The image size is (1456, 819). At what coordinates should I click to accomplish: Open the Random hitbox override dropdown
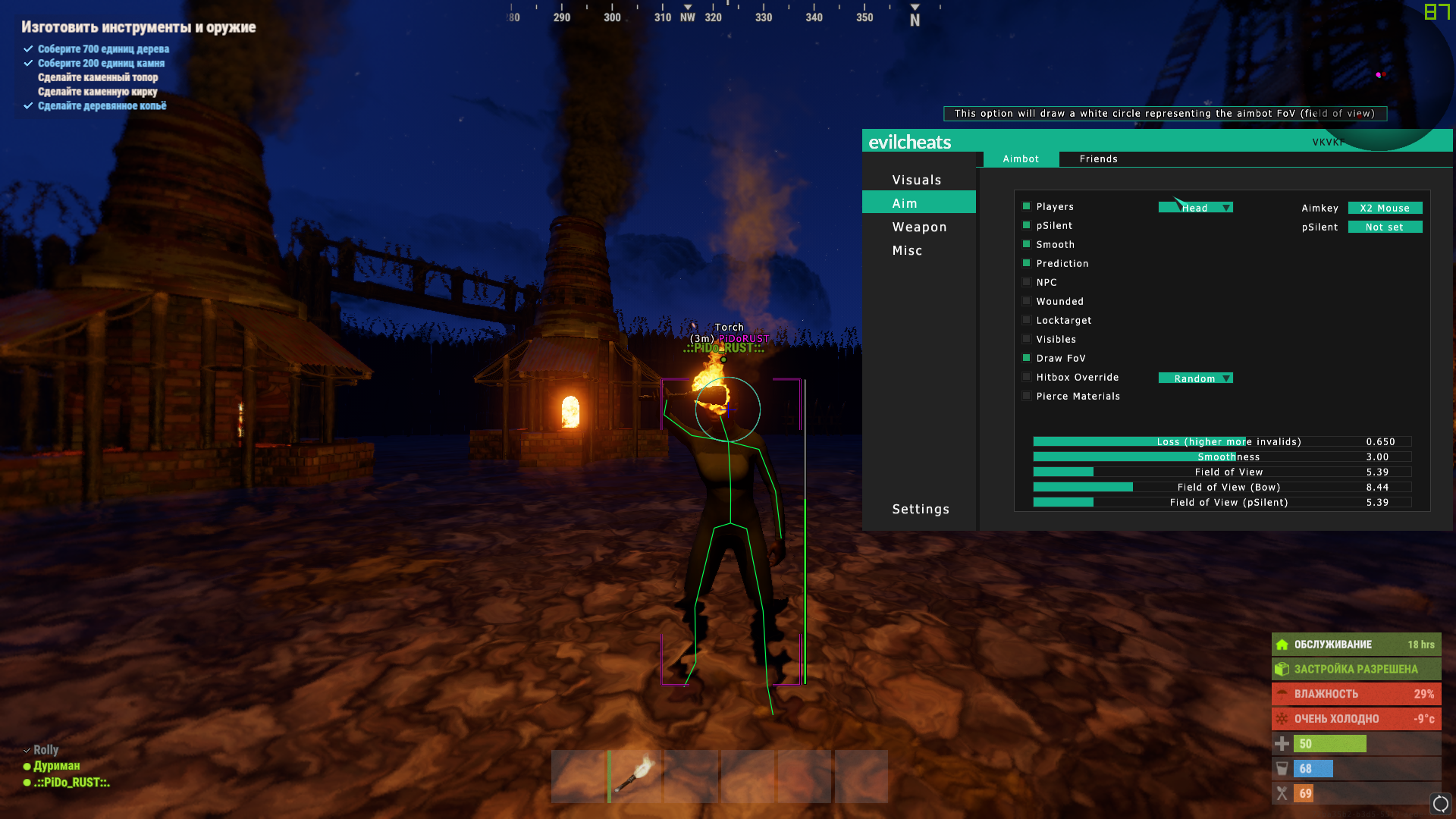[1195, 378]
